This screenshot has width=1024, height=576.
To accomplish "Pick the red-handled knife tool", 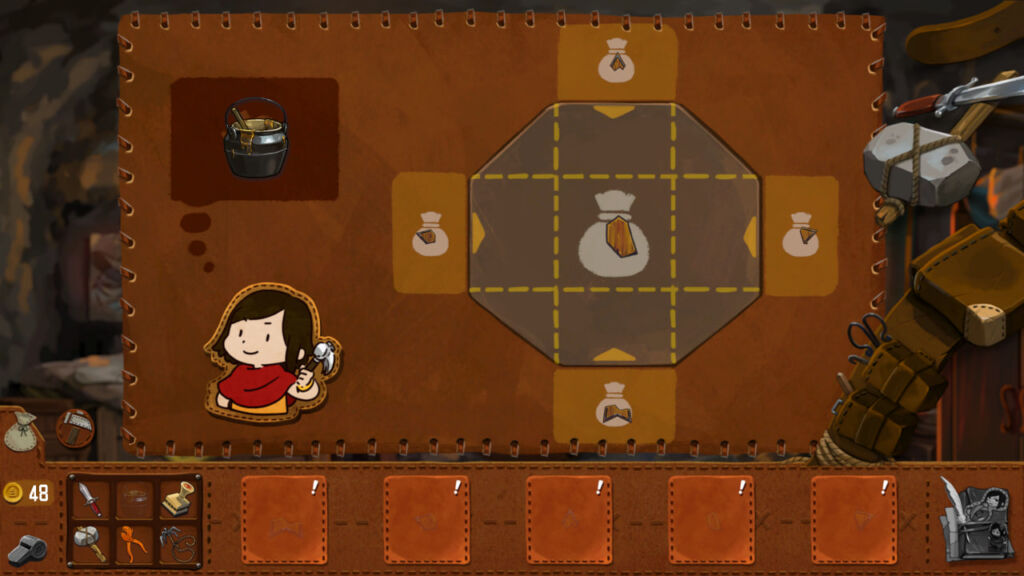I will 90,497.
